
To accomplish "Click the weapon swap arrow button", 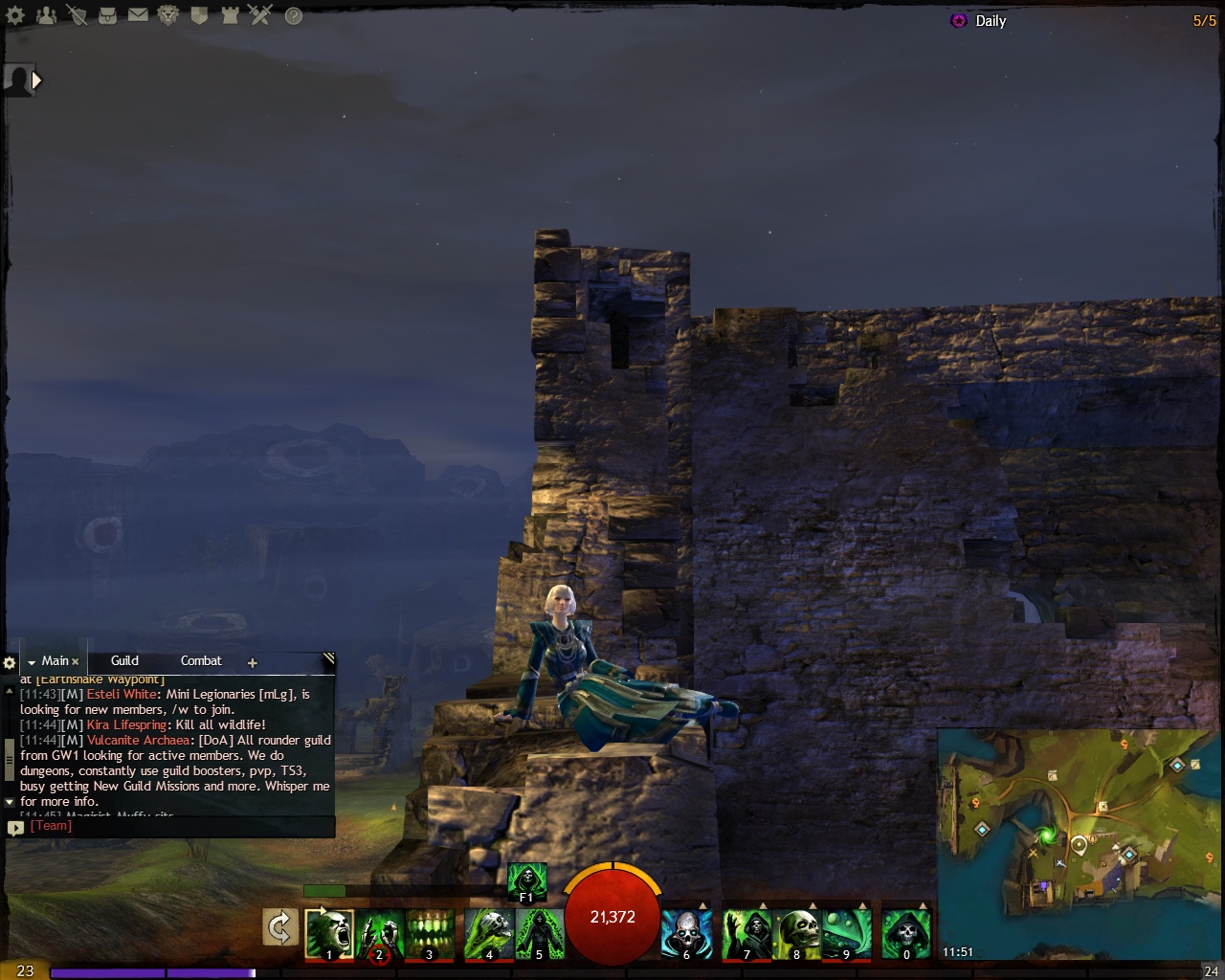I will (x=280, y=928).
